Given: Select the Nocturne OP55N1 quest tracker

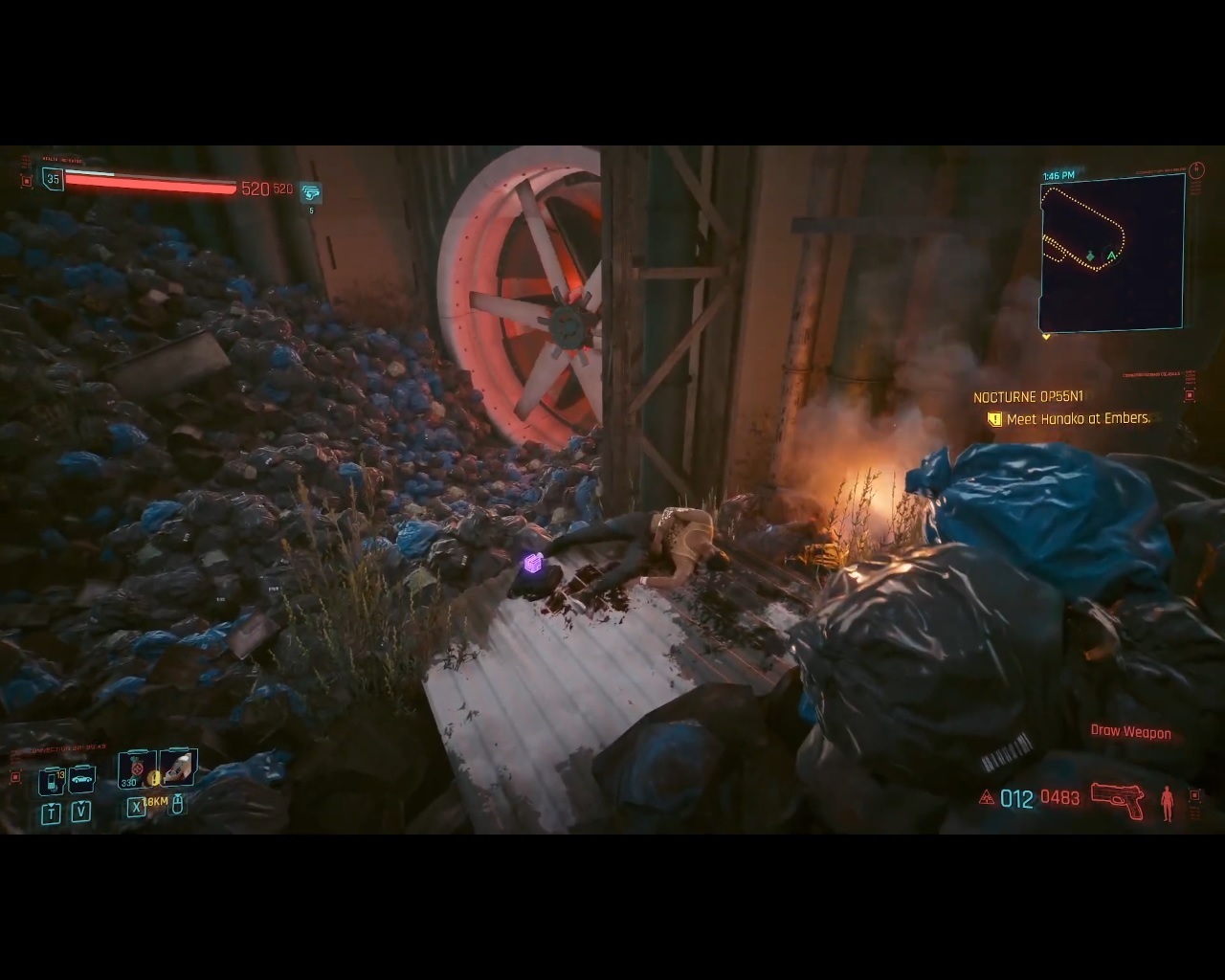Looking at the screenshot, I should [x=1028, y=397].
